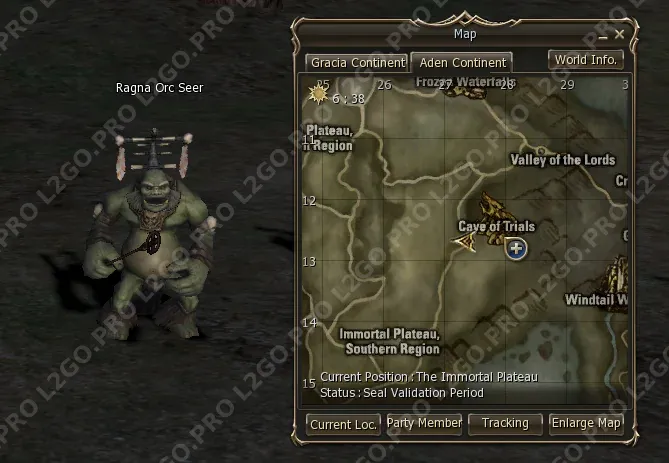669x463 pixels.
Task: Switch to the Gracia Continent tab
Action: point(357,62)
